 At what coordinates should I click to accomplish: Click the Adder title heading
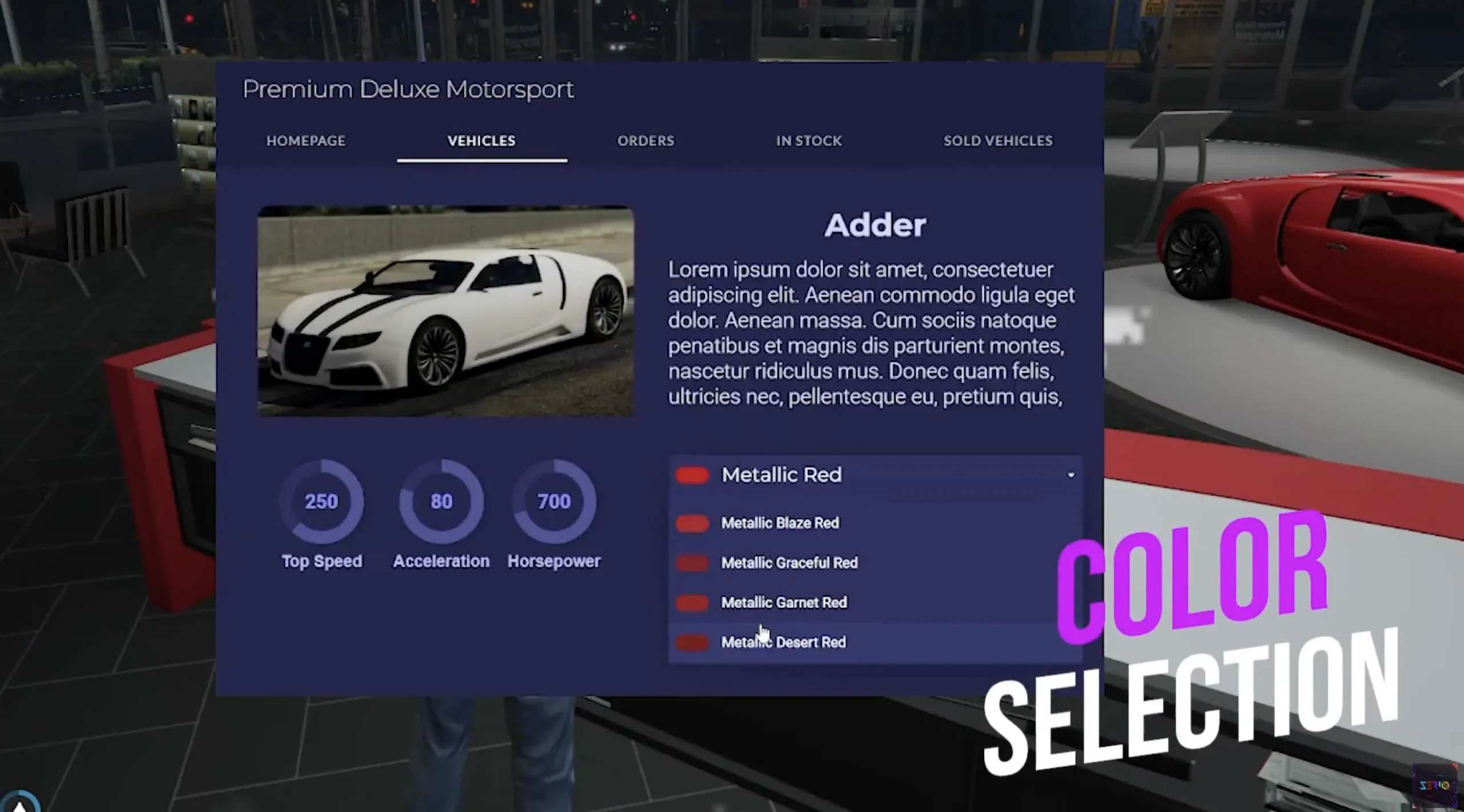click(x=875, y=224)
